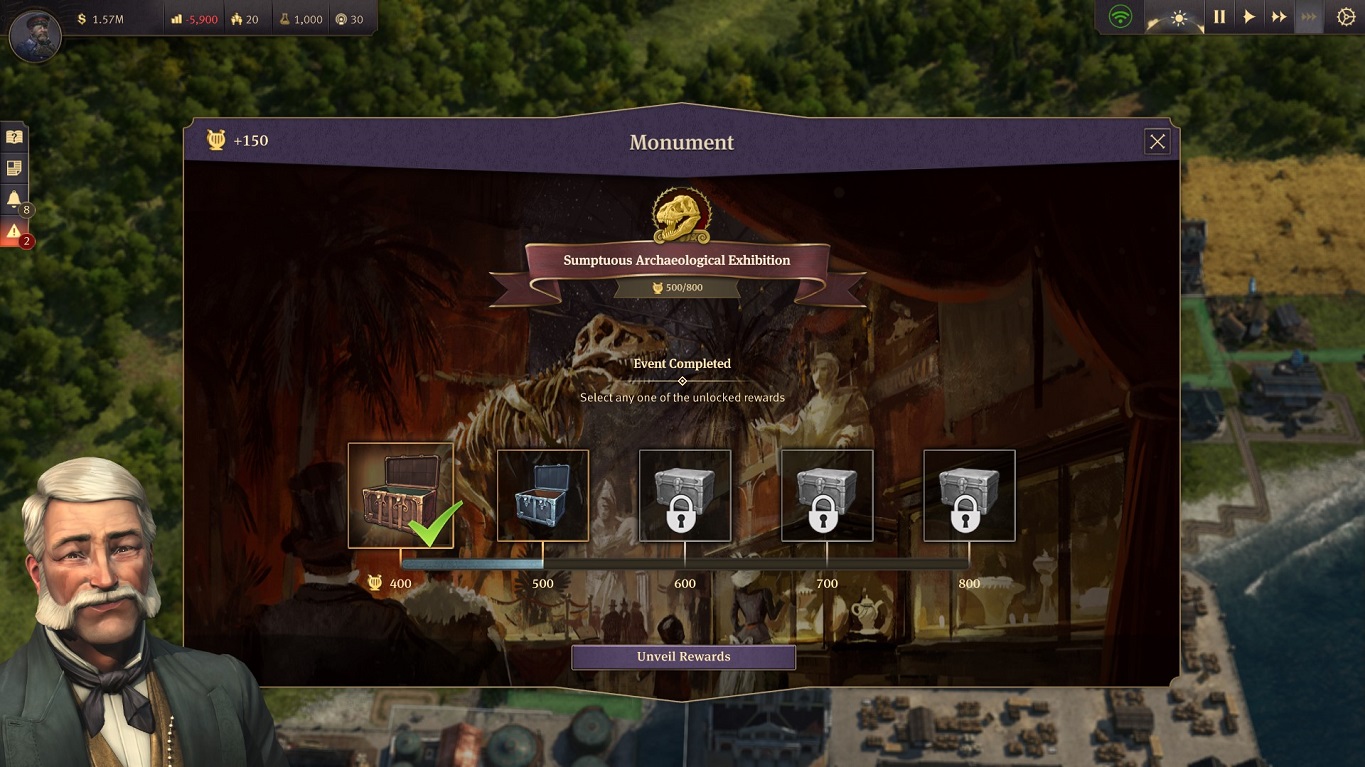Open the gear options menu
This screenshot has width=1365, height=767.
click(x=1345, y=17)
